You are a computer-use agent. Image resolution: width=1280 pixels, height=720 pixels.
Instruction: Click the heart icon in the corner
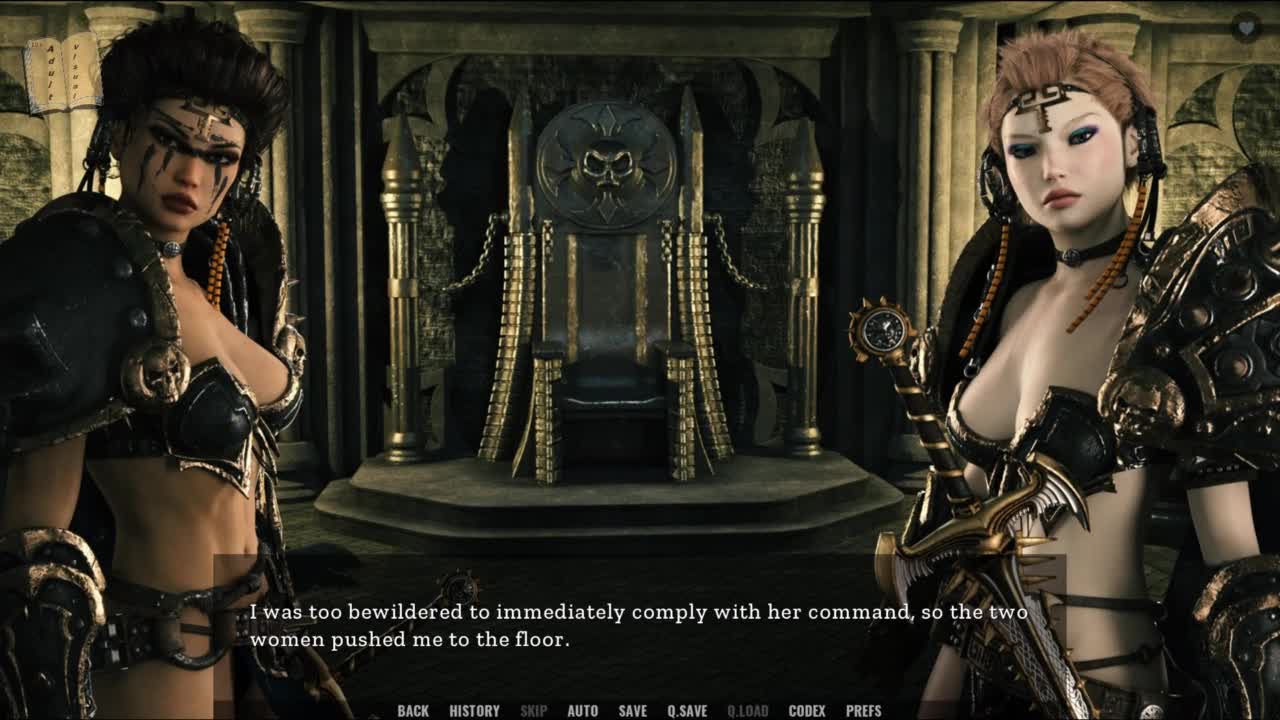1245,27
